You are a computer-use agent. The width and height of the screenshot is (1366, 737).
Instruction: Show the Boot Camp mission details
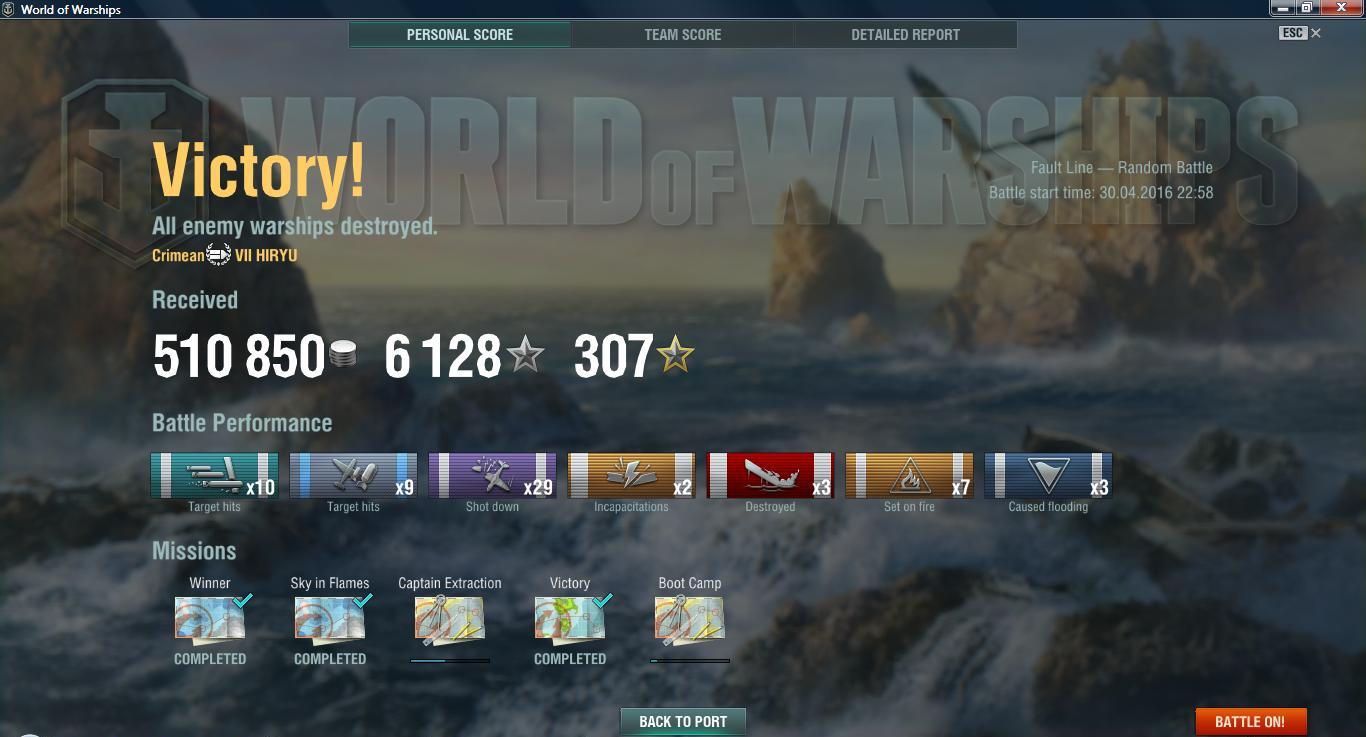tap(690, 619)
